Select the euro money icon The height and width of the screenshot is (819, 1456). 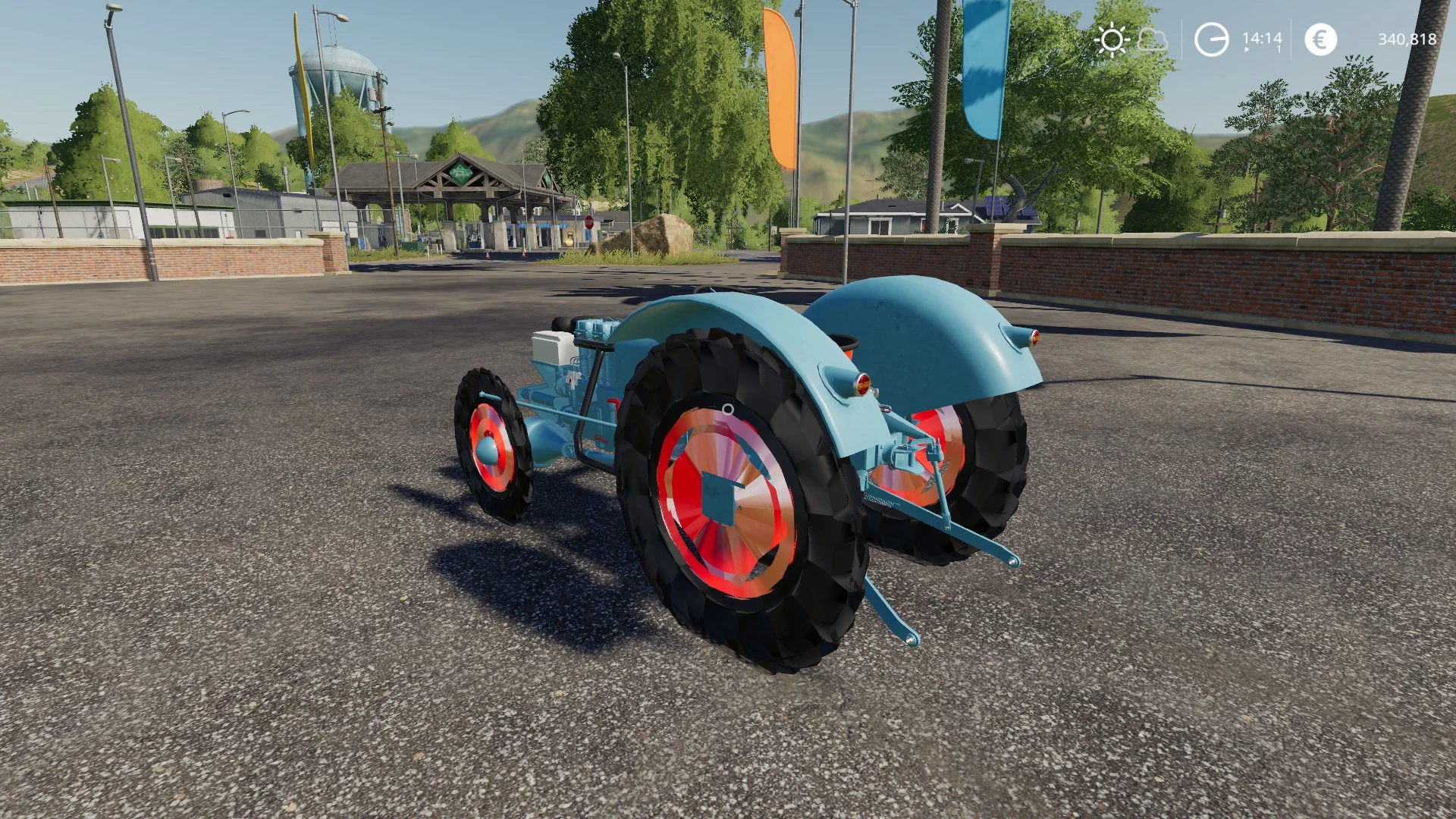[1320, 39]
